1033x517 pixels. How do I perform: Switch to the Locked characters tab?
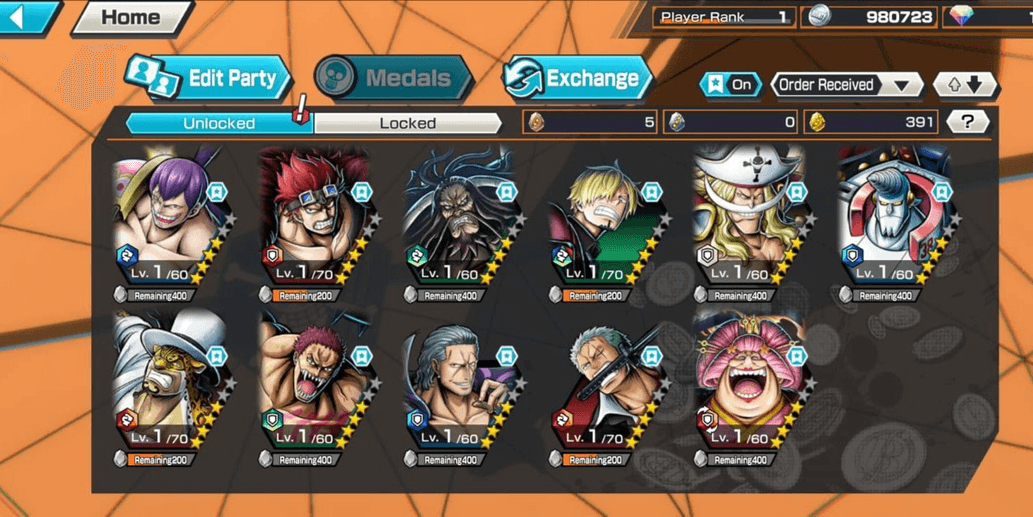pyautogui.click(x=407, y=123)
